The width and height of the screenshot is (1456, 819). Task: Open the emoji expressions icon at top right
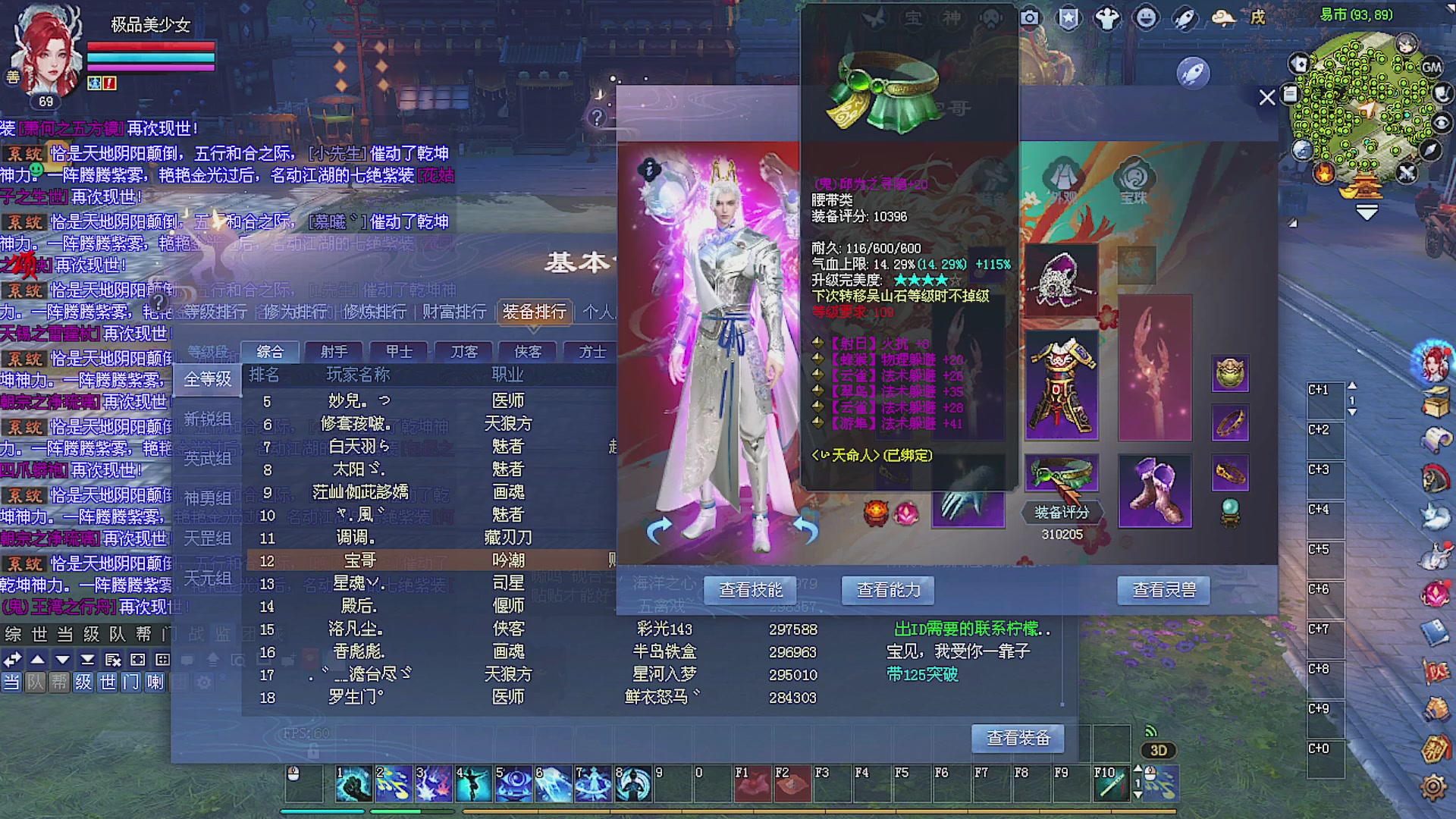tap(1145, 17)
